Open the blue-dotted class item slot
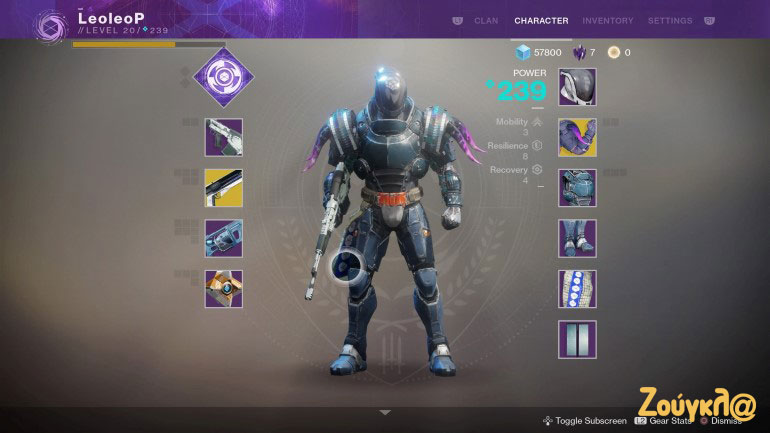Screen dimensions: 770x433 [577, 289]
